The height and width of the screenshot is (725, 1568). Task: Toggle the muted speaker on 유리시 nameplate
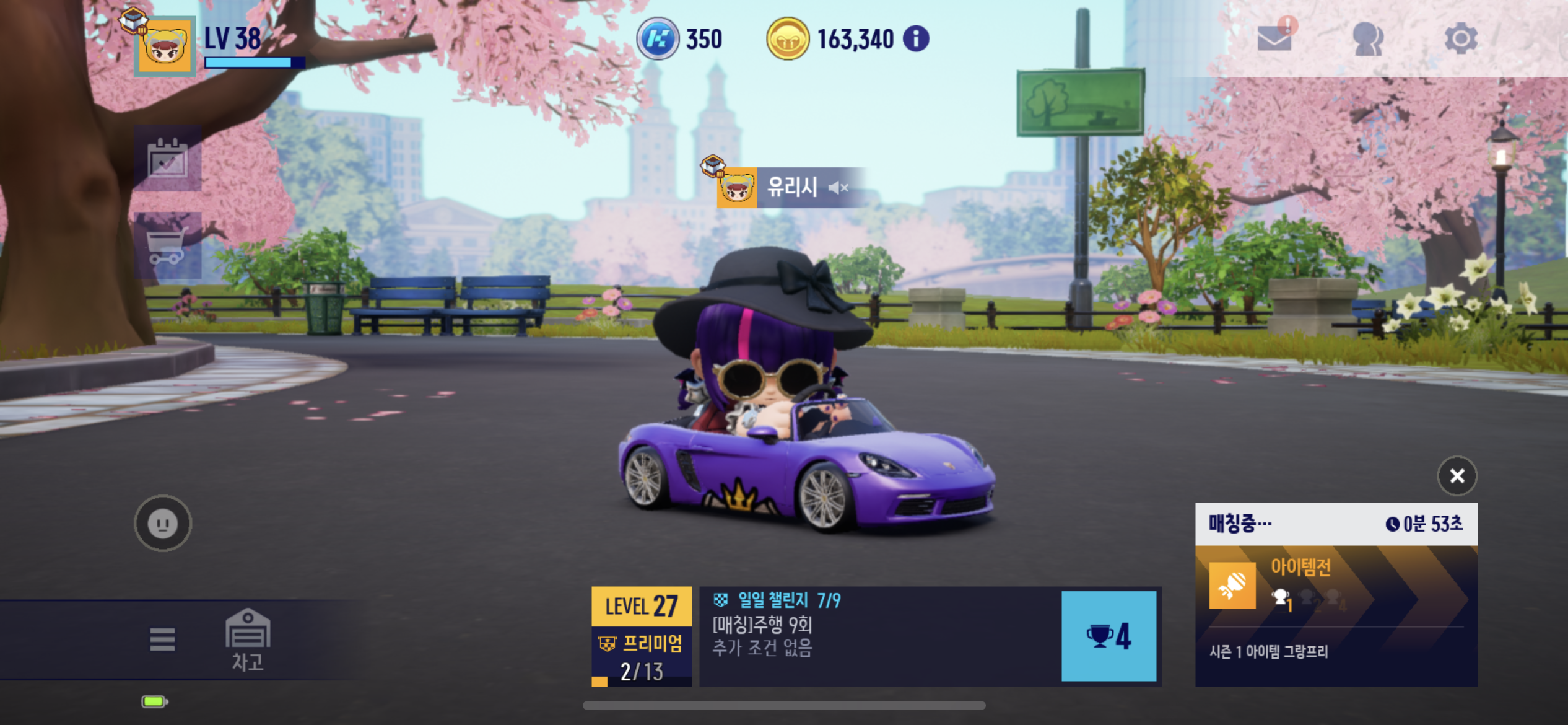point(838,187)
